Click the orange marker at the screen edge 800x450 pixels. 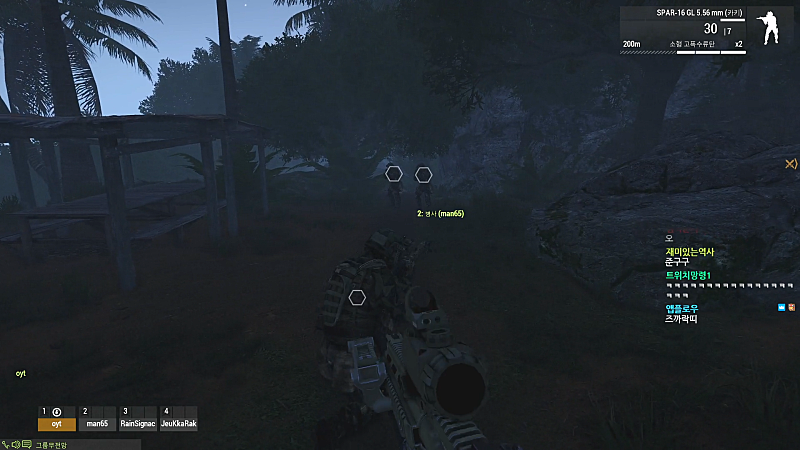[791, 163]
